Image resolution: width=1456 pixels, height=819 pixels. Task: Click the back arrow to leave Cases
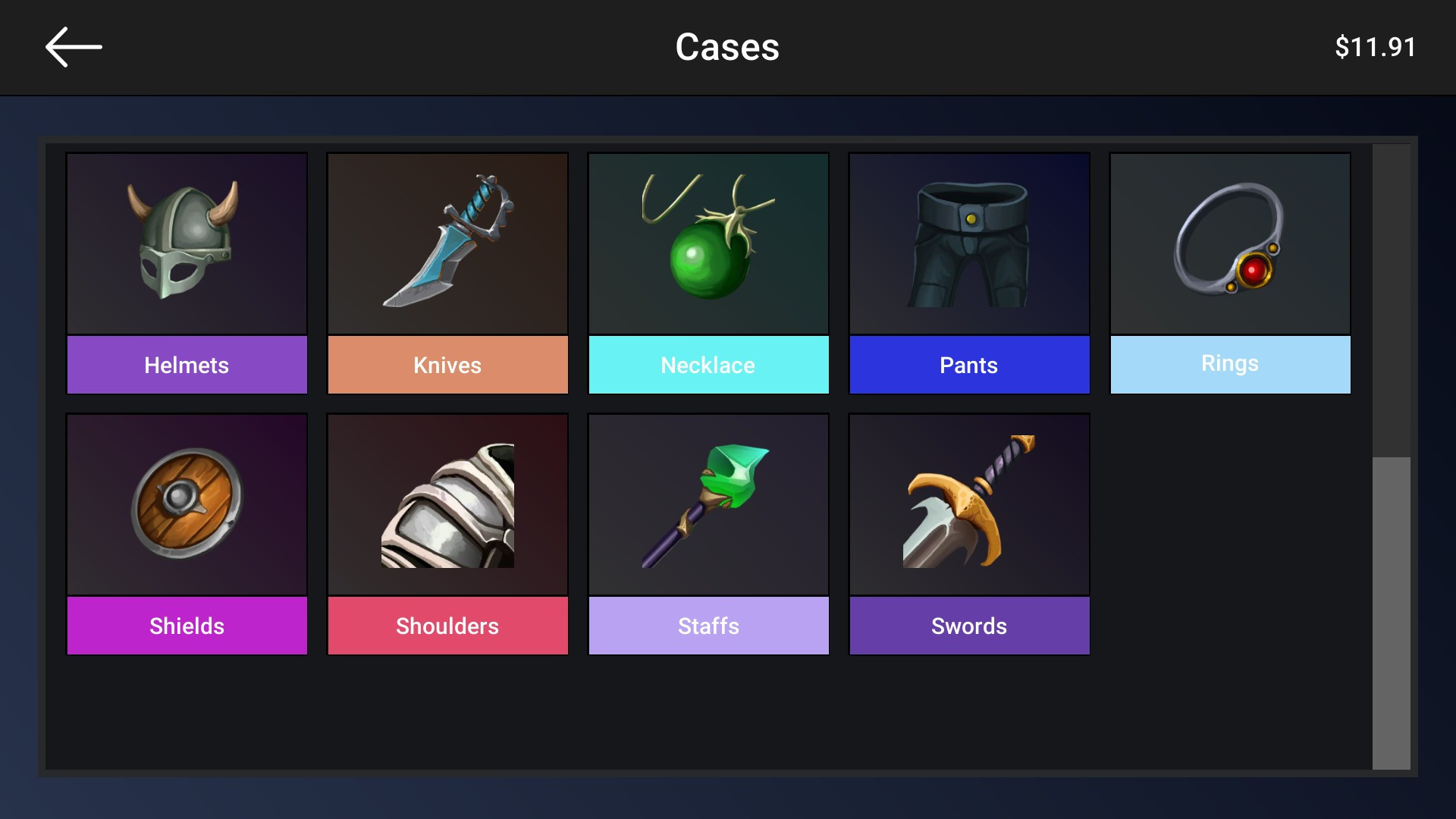73,46
